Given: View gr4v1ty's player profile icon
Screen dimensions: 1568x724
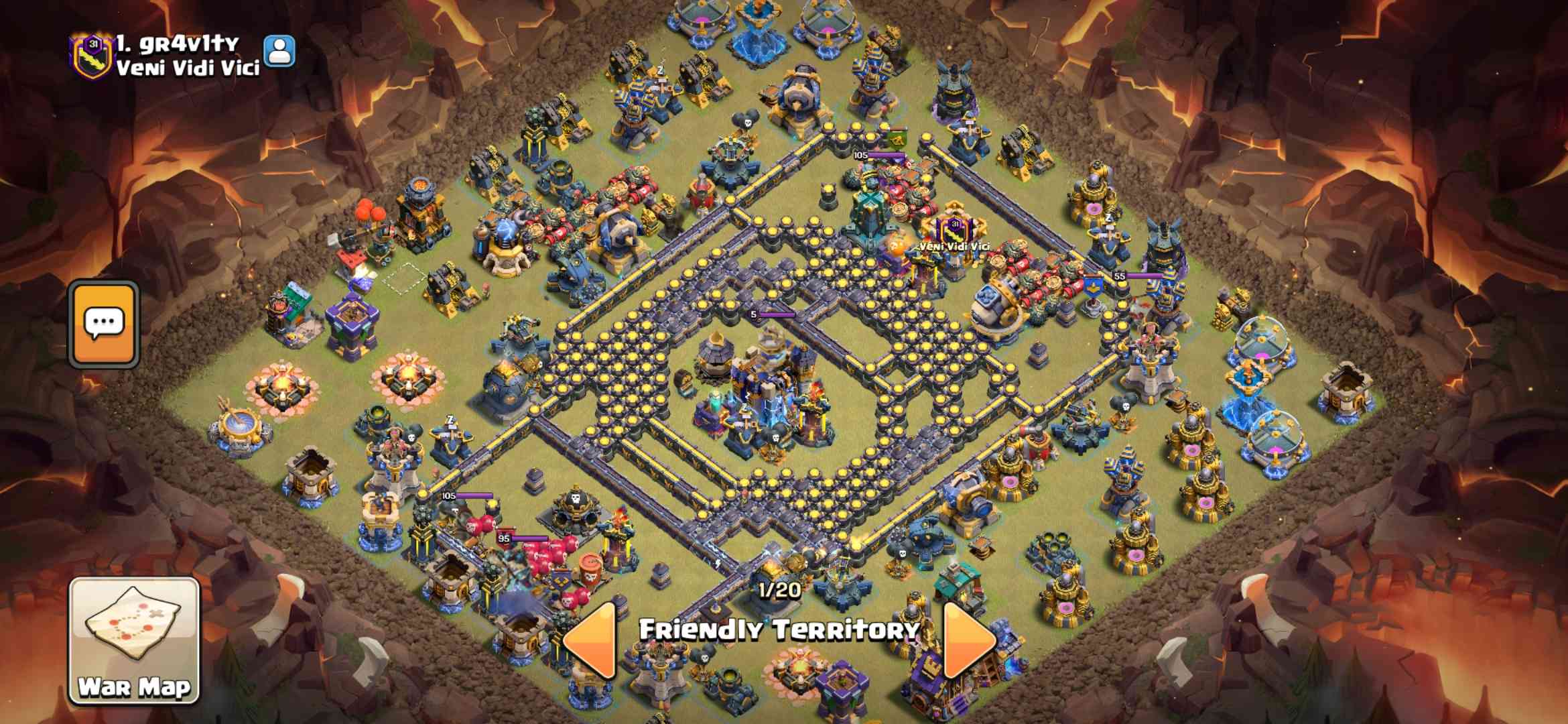Looking at the screenshot, I should (279, 51).
